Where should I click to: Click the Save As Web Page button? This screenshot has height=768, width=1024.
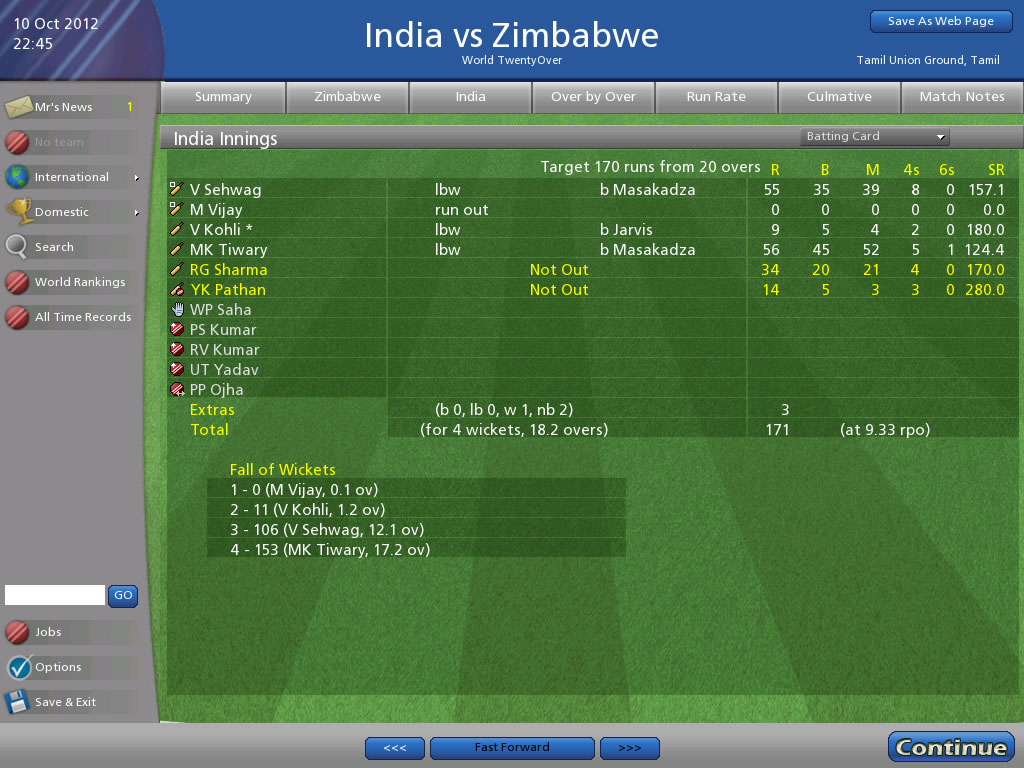point(941,21)
